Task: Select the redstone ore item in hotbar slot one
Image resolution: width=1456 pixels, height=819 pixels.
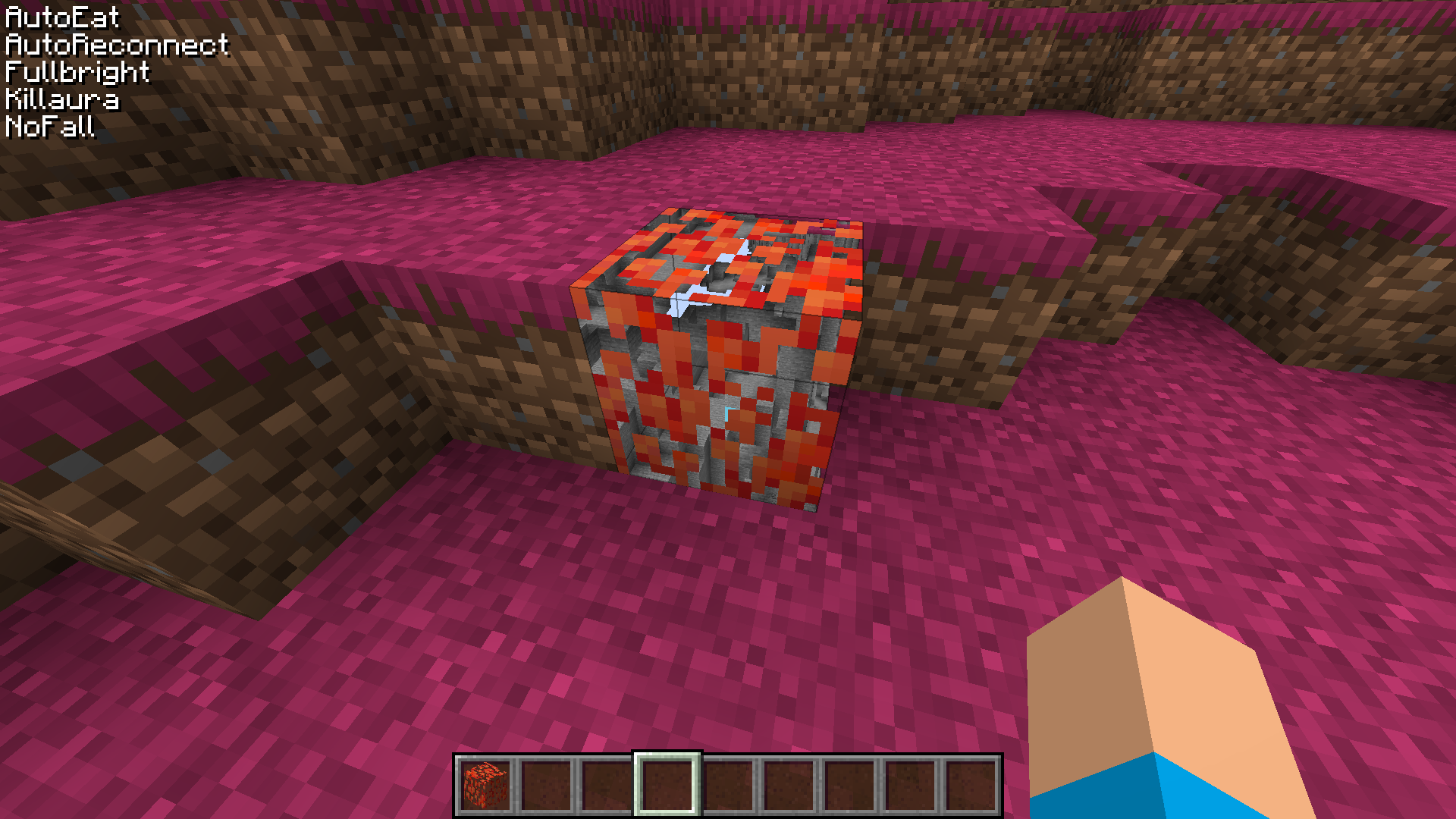Action: tap(485, 785)
